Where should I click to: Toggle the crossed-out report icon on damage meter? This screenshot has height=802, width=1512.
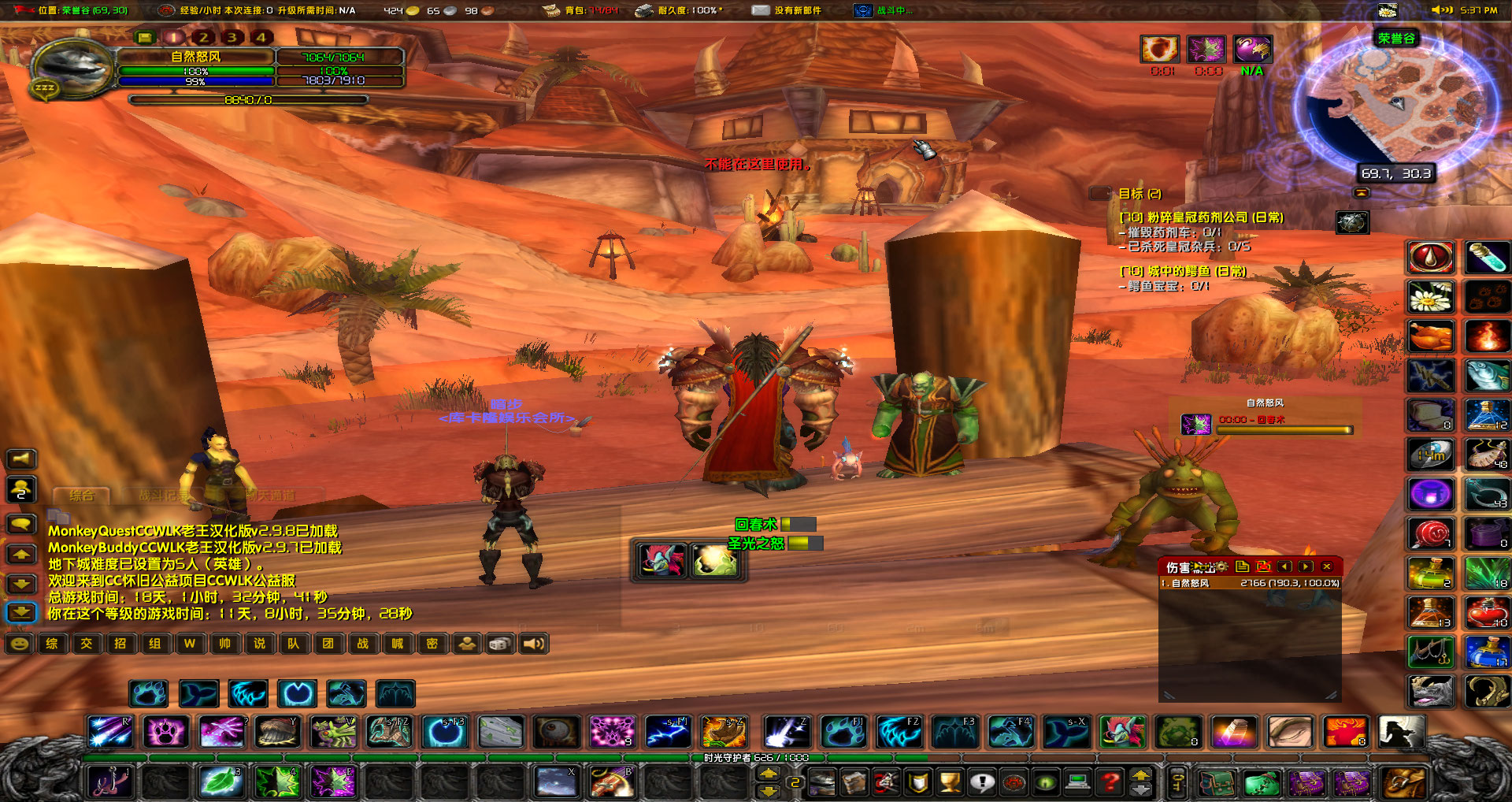coord(1265,566)
